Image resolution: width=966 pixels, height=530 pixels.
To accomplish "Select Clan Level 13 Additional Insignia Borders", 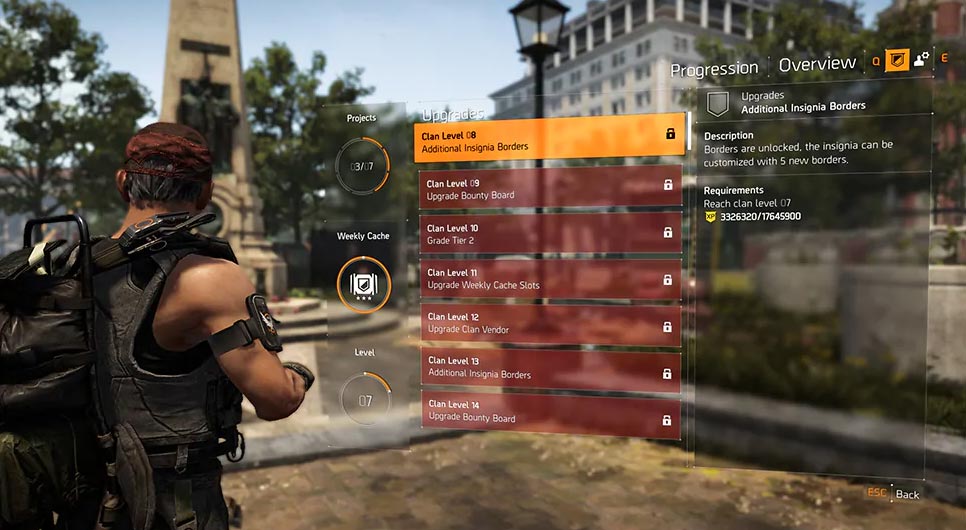I will pyautogui.click(x=549, y=368).
